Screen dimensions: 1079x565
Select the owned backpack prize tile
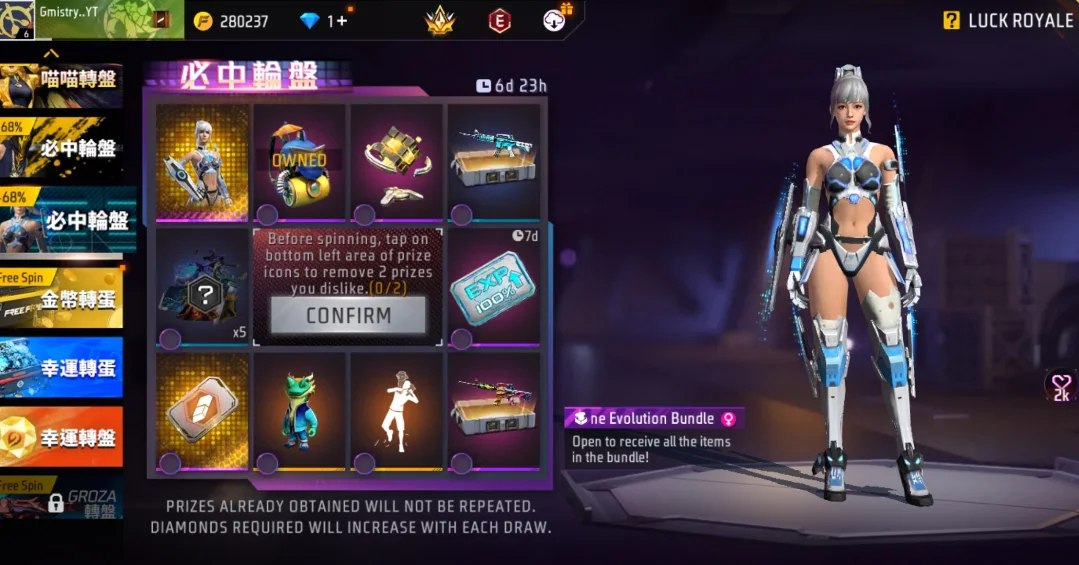click(x=299, y=161)
